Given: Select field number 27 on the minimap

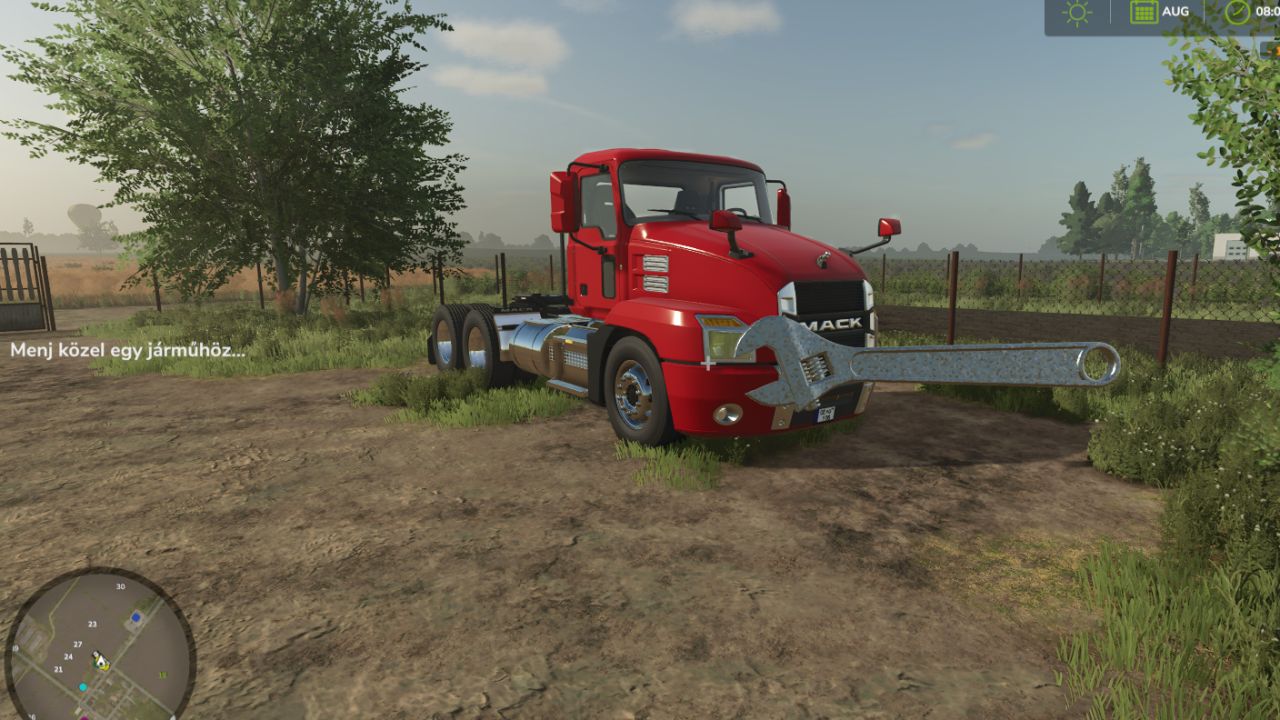Looking at the screenshot, I should (x=77, y=644).
